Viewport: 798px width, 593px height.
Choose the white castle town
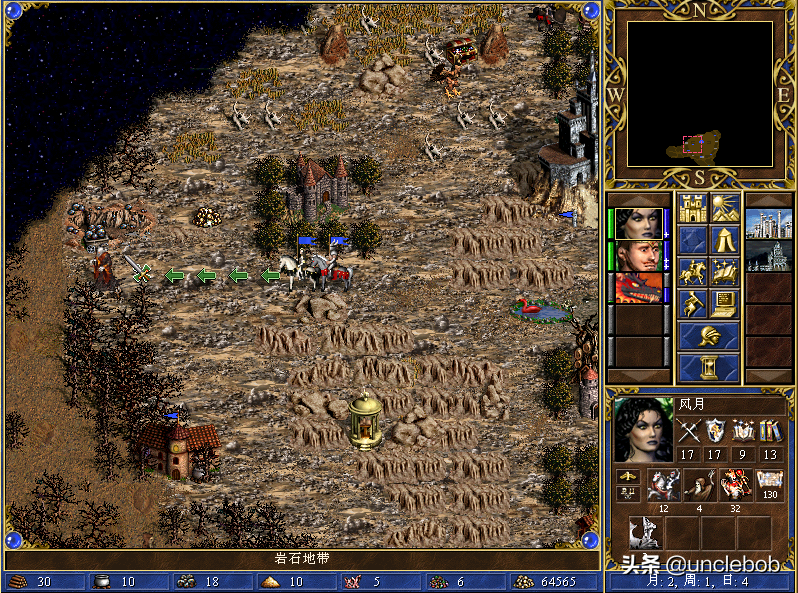pos(769,223)
